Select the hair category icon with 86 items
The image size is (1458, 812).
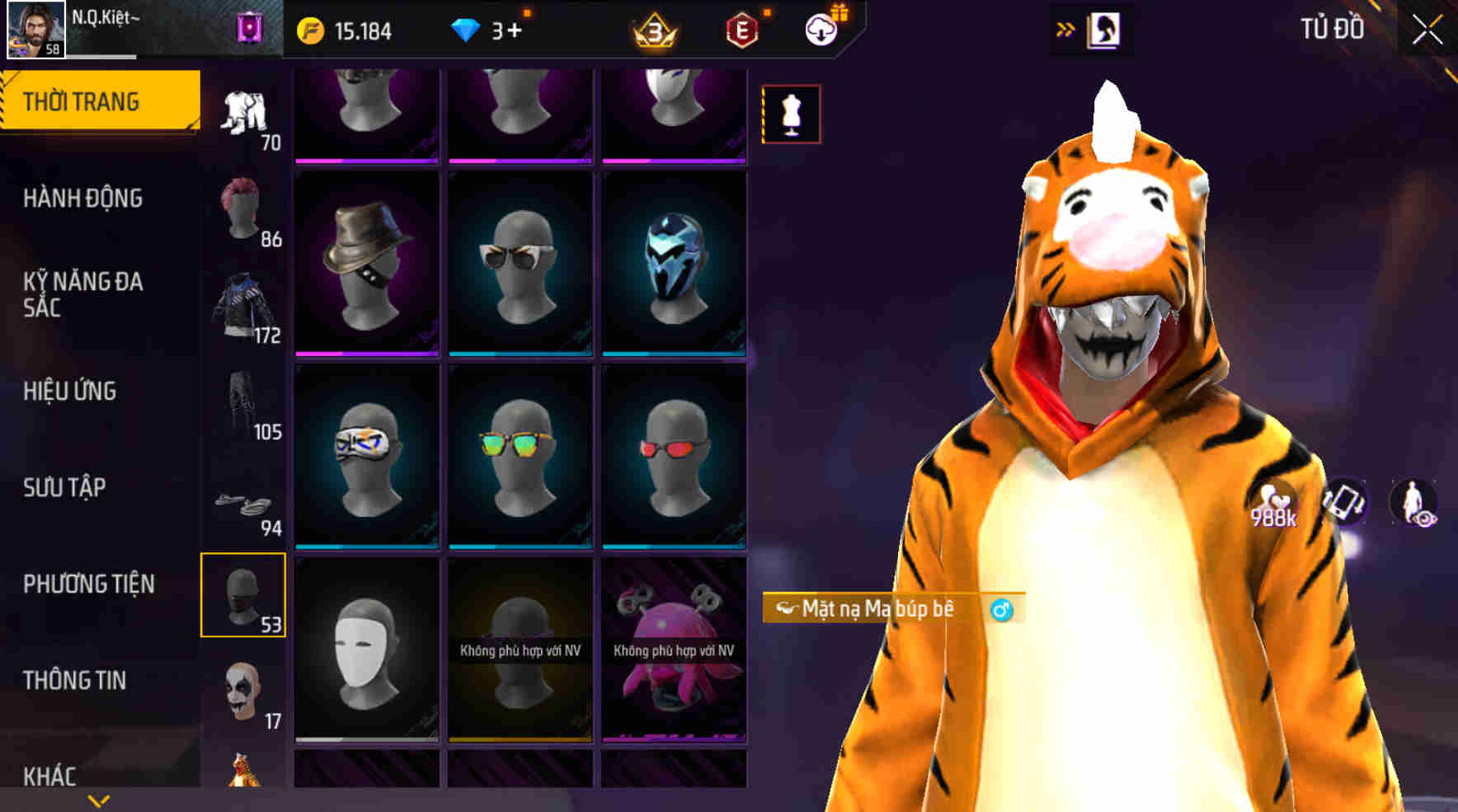coord(243,206)
